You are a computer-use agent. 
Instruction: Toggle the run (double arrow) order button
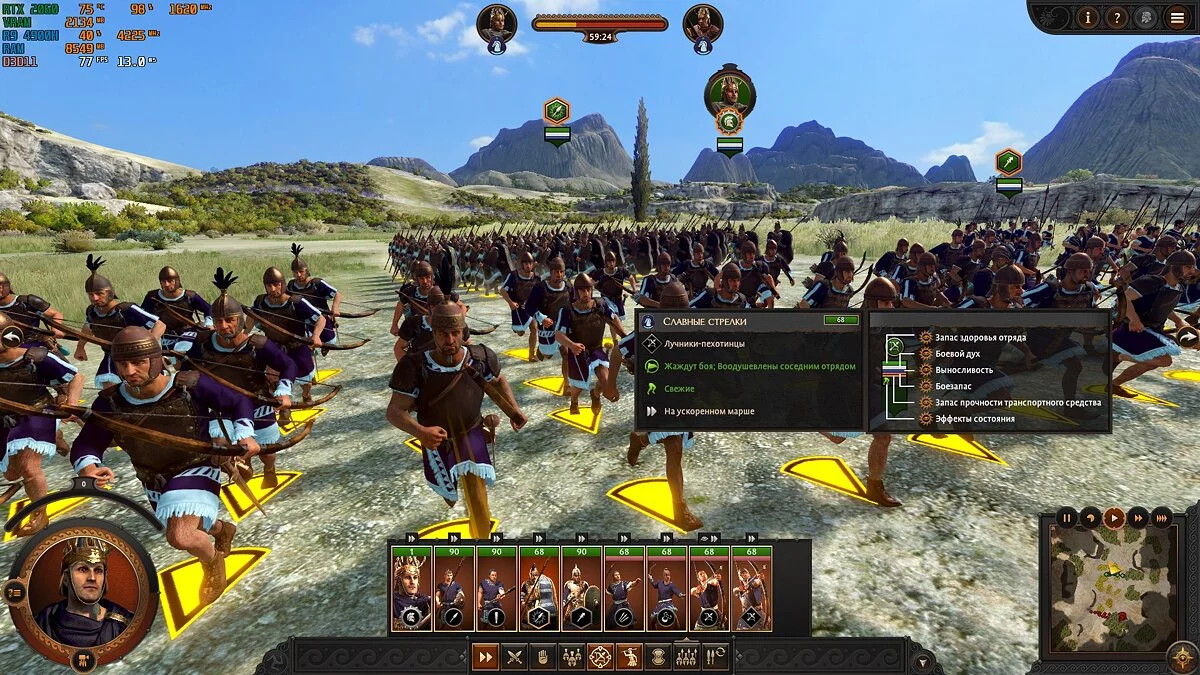485,657
